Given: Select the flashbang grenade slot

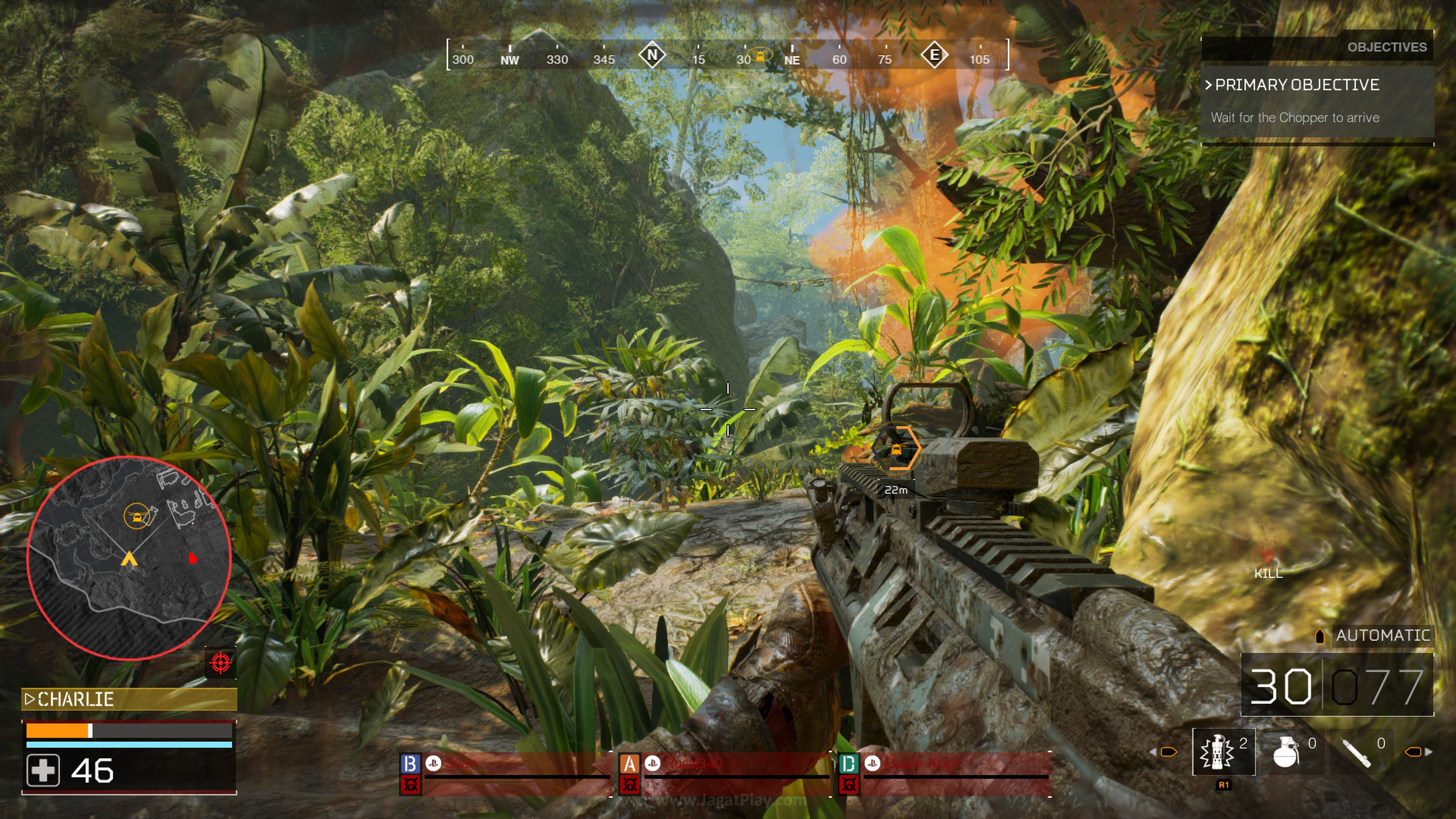Looking at the screenshot, I should click(1223, 752).
